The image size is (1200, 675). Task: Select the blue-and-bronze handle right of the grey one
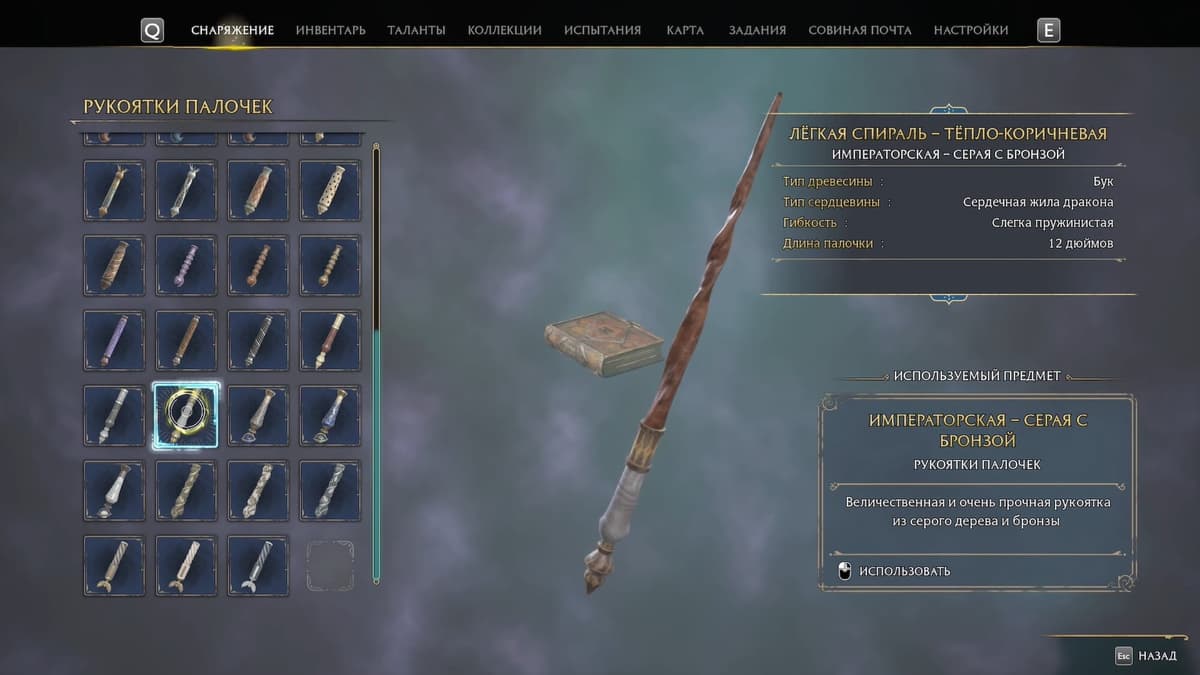point(330,415)
